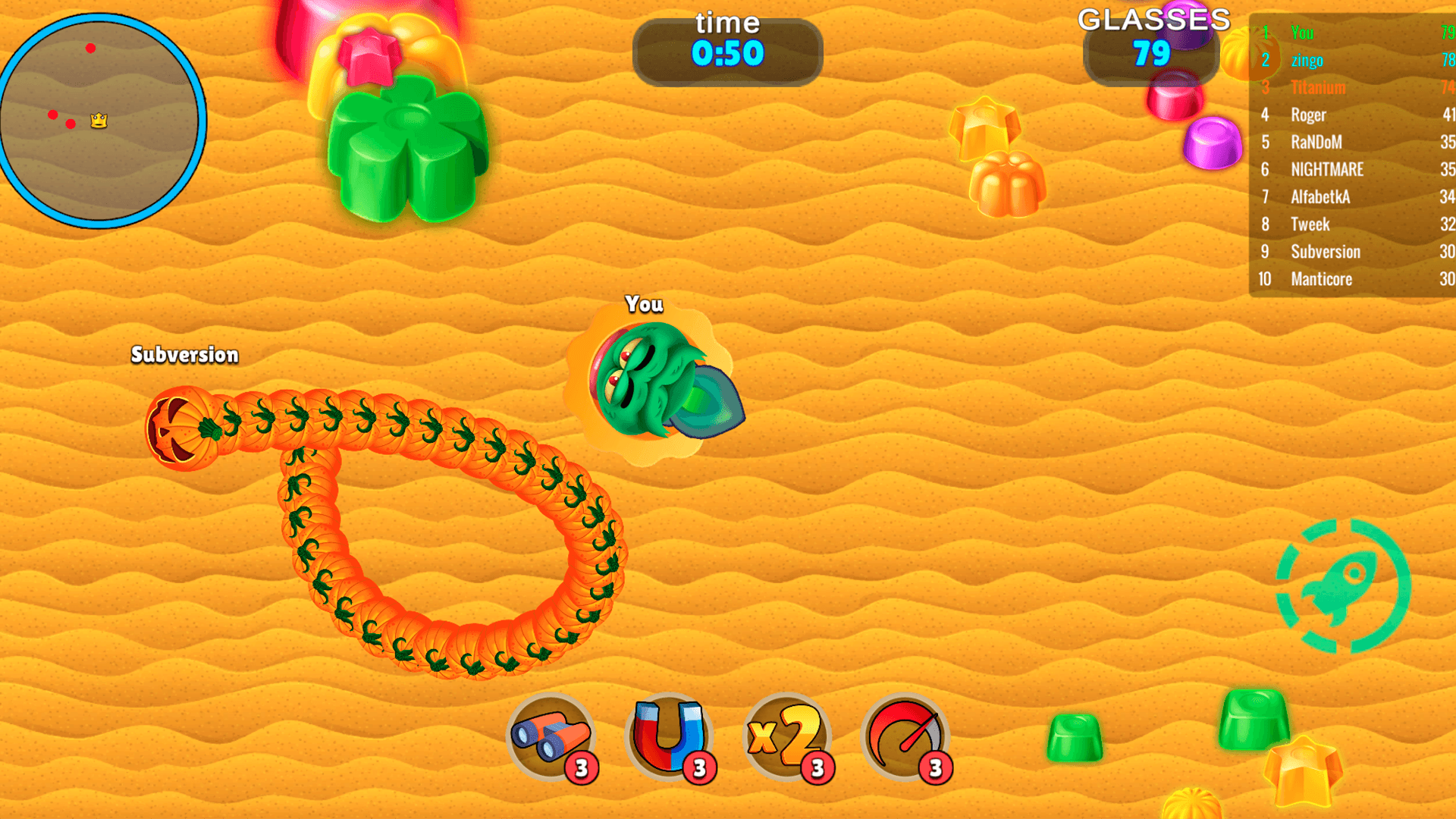The image size is (1456, 819).
Task: Click the Titanium leaderboard entry
Action: pos(1318,87)
